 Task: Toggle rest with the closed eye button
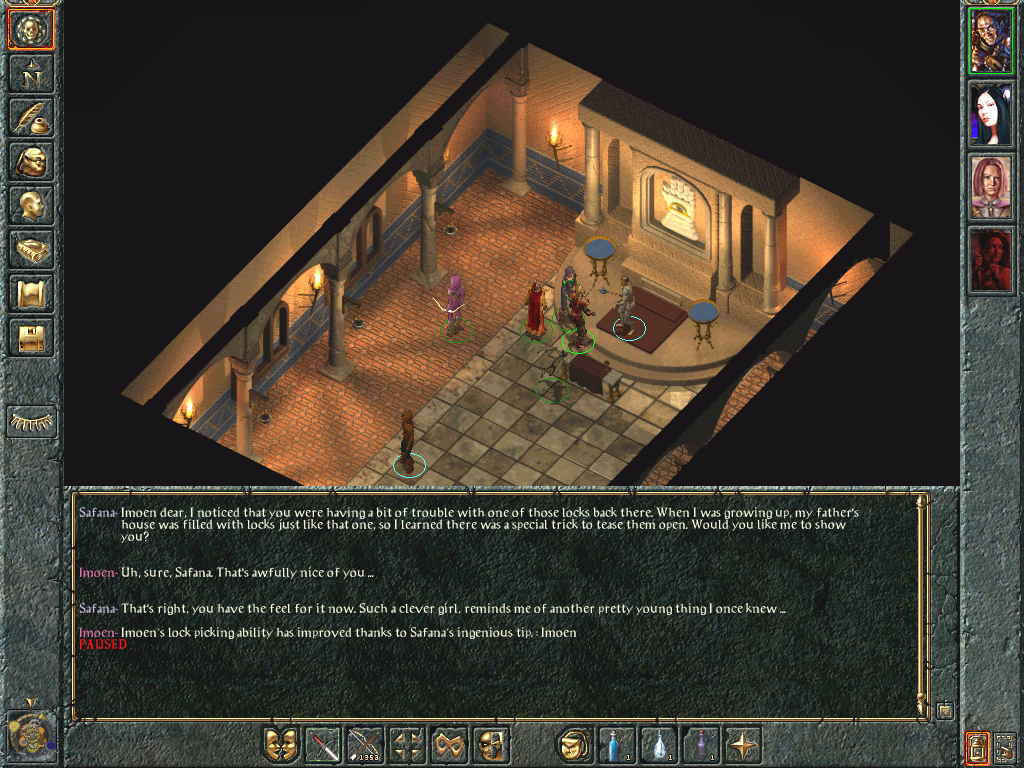[x=31, y=422]
